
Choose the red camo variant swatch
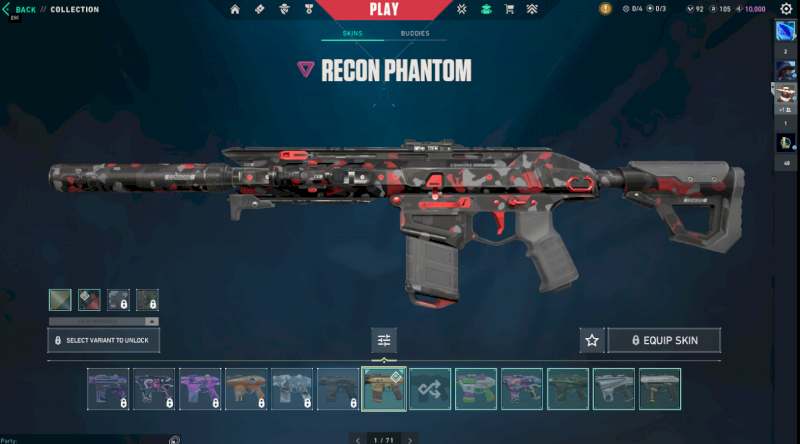(89, 300)
